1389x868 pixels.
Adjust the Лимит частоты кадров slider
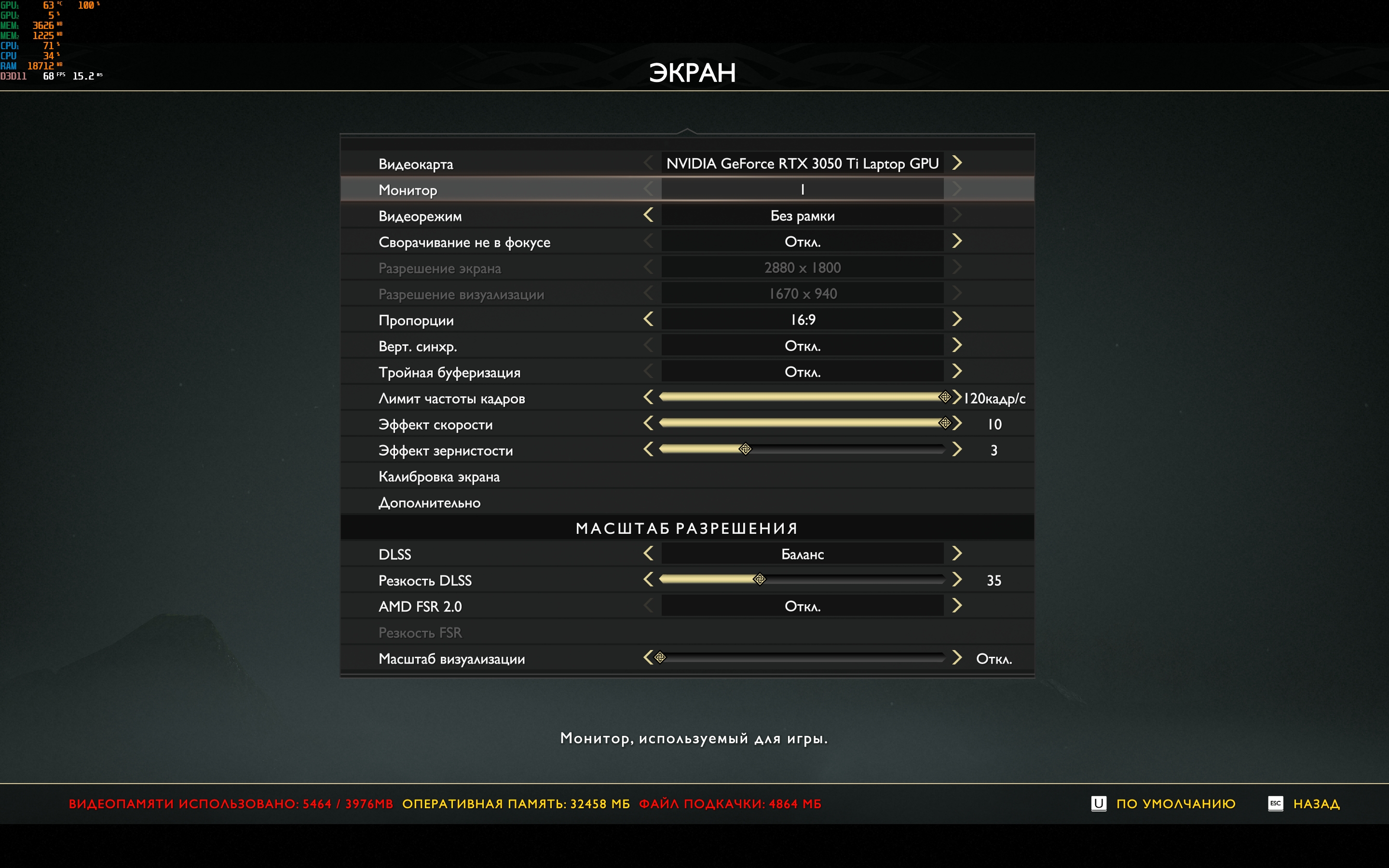tap(944, 397)
